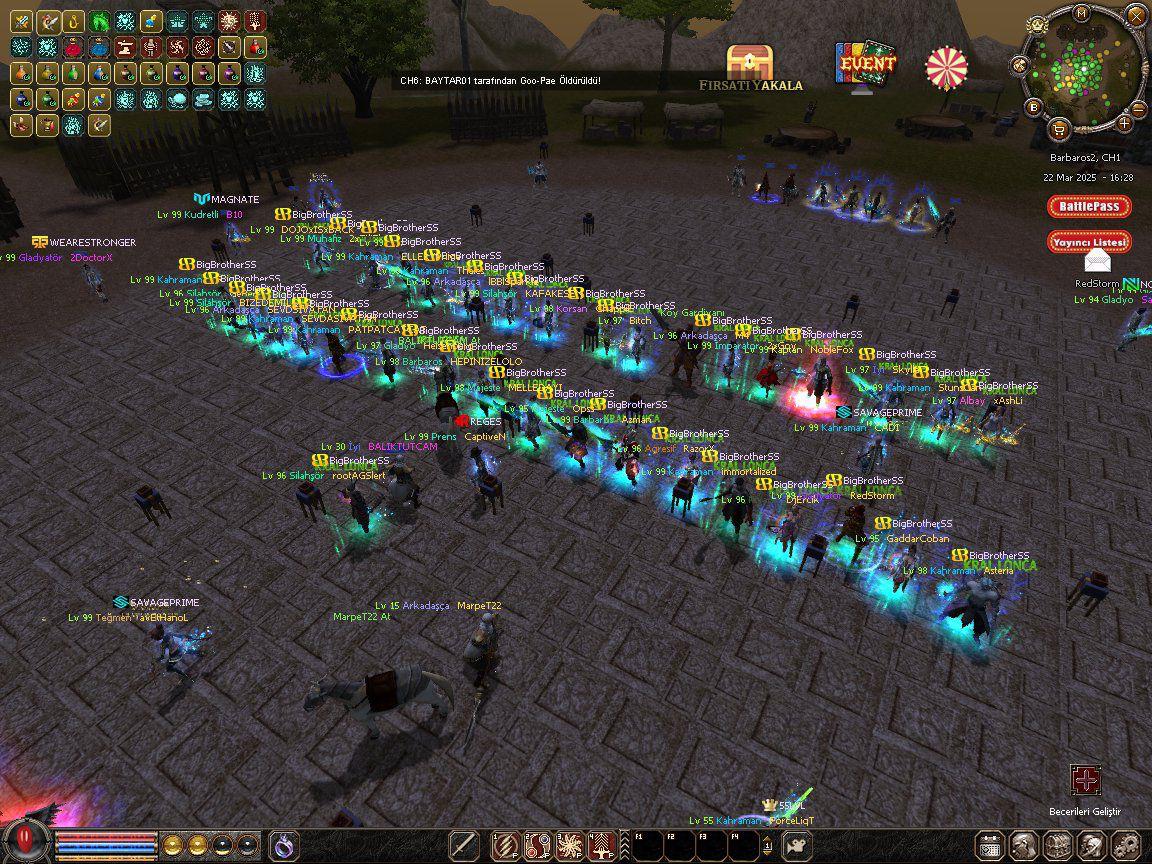
Task: Spin the red-and-white lucky wheel icon
Action: pyautogui.click(x=946, y=67)
